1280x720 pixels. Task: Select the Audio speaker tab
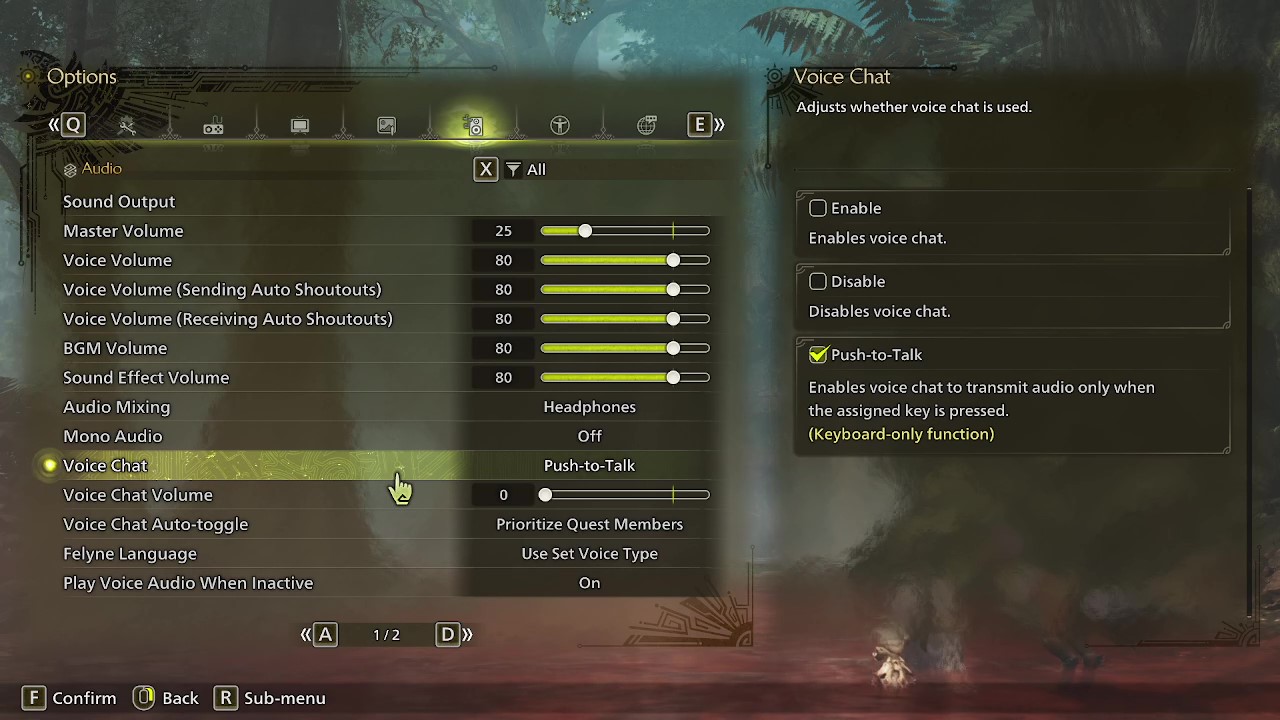pos(473,125)
